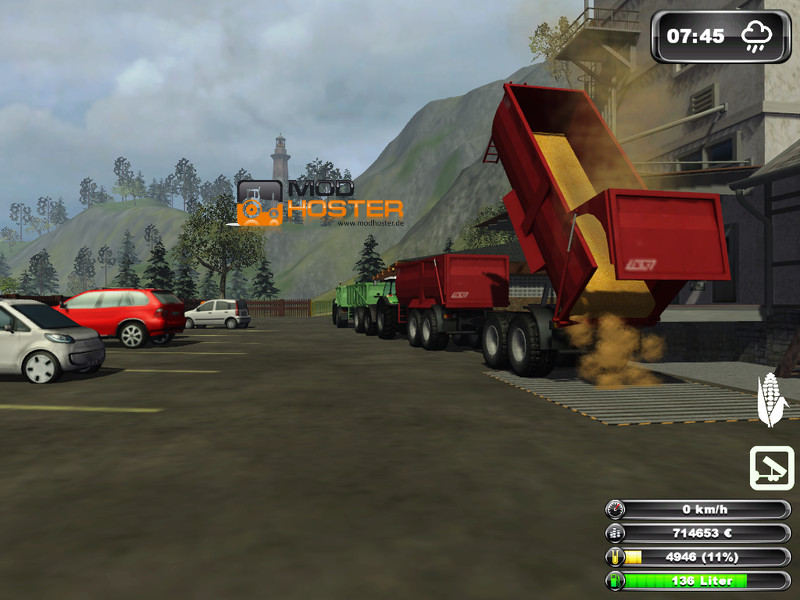Select the trailer tipping icon

coord(771,468)
